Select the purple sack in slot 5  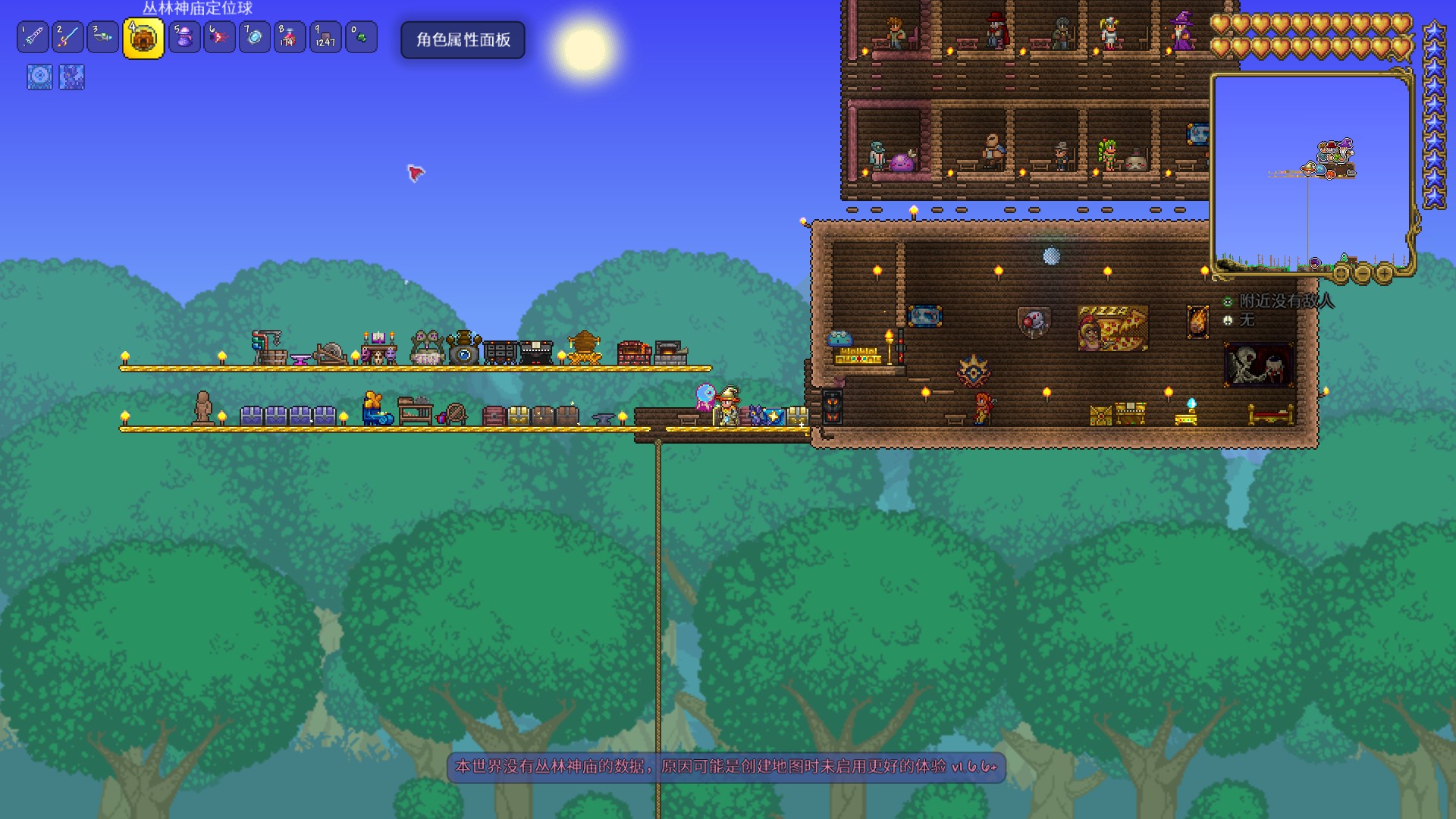pos(184,37)
